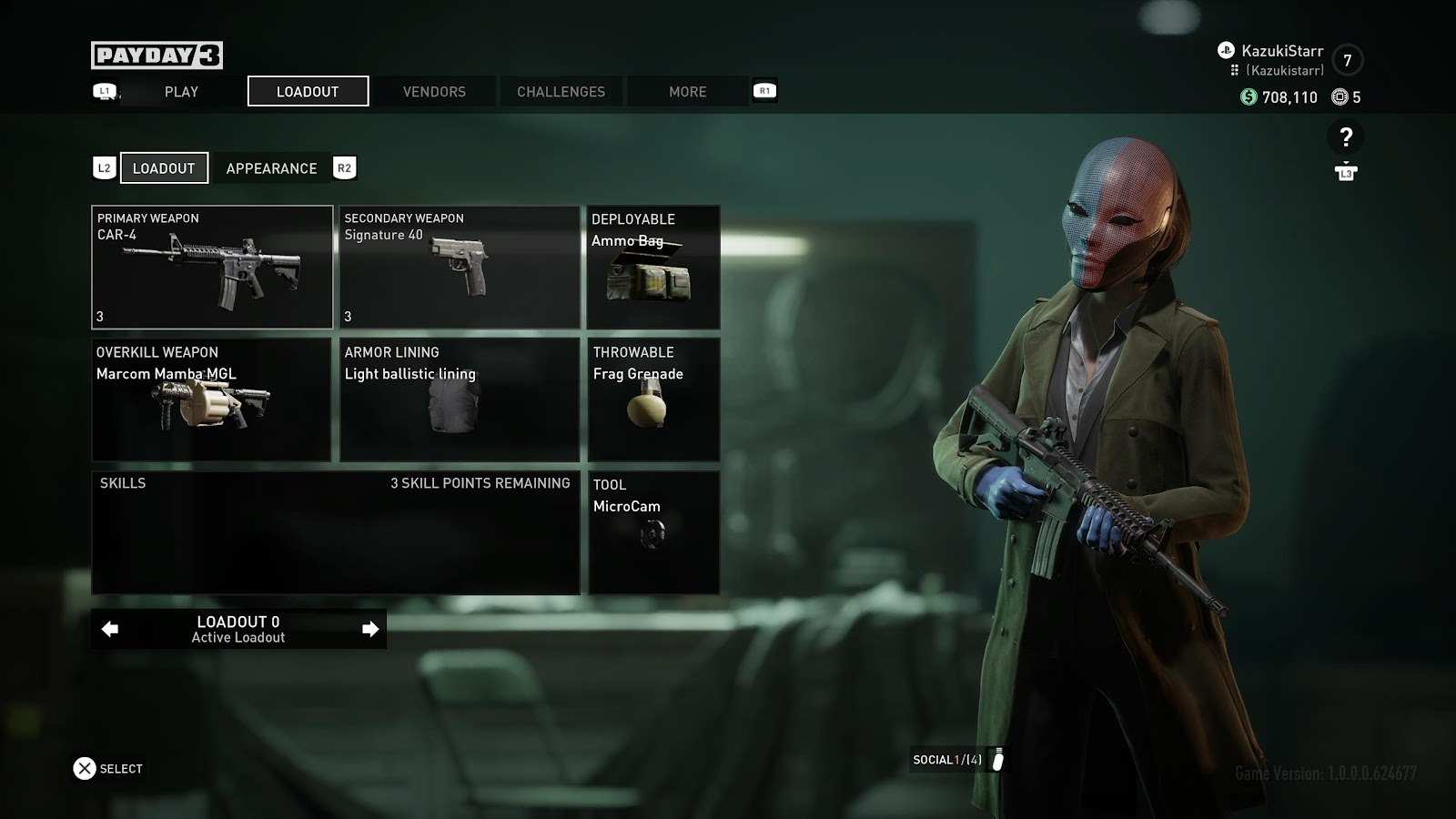Open the Vendors tab
Viewport: 1456px width, 819px height.
click(434, 92)
